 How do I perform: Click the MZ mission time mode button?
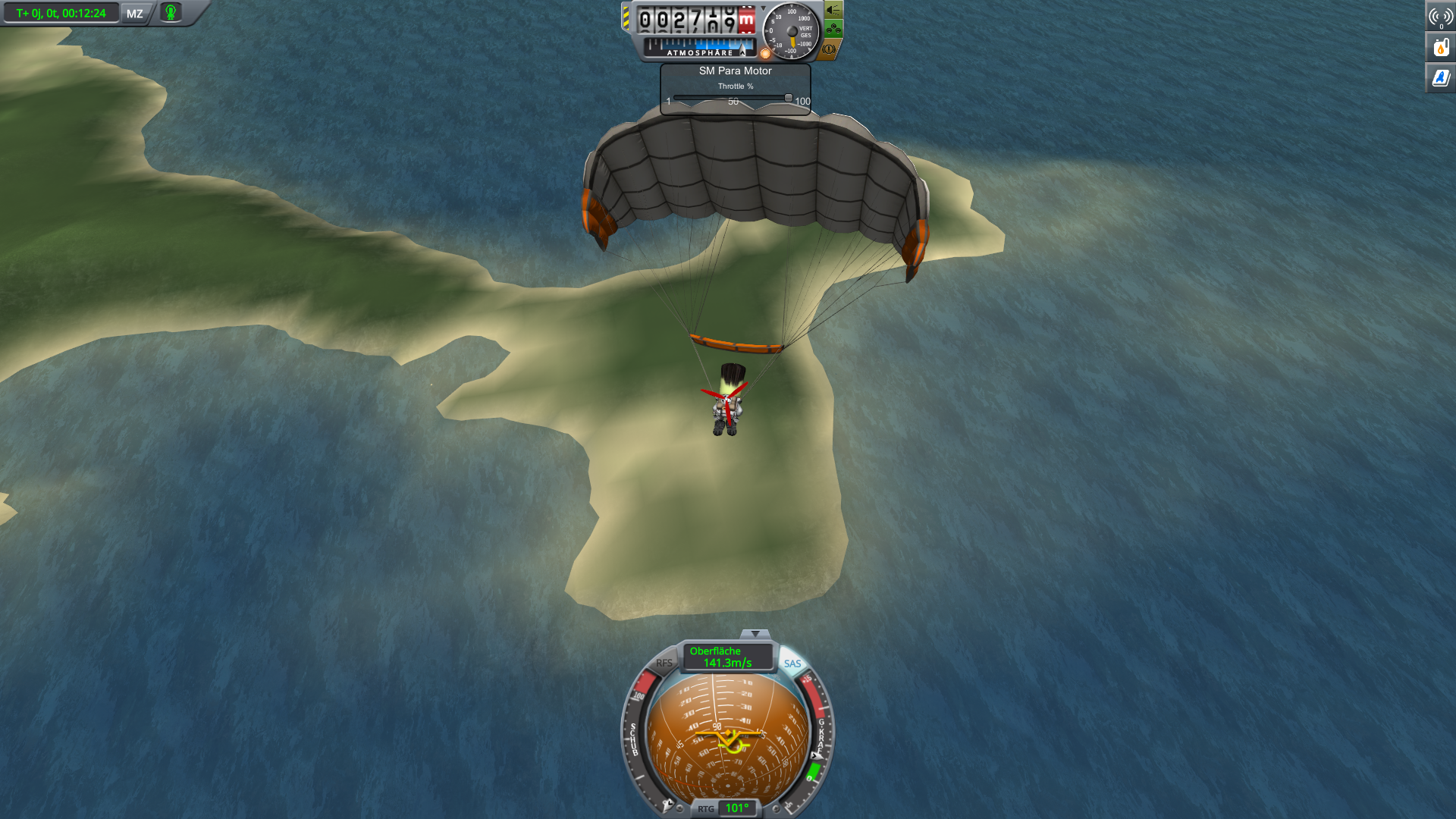(135, 14)
